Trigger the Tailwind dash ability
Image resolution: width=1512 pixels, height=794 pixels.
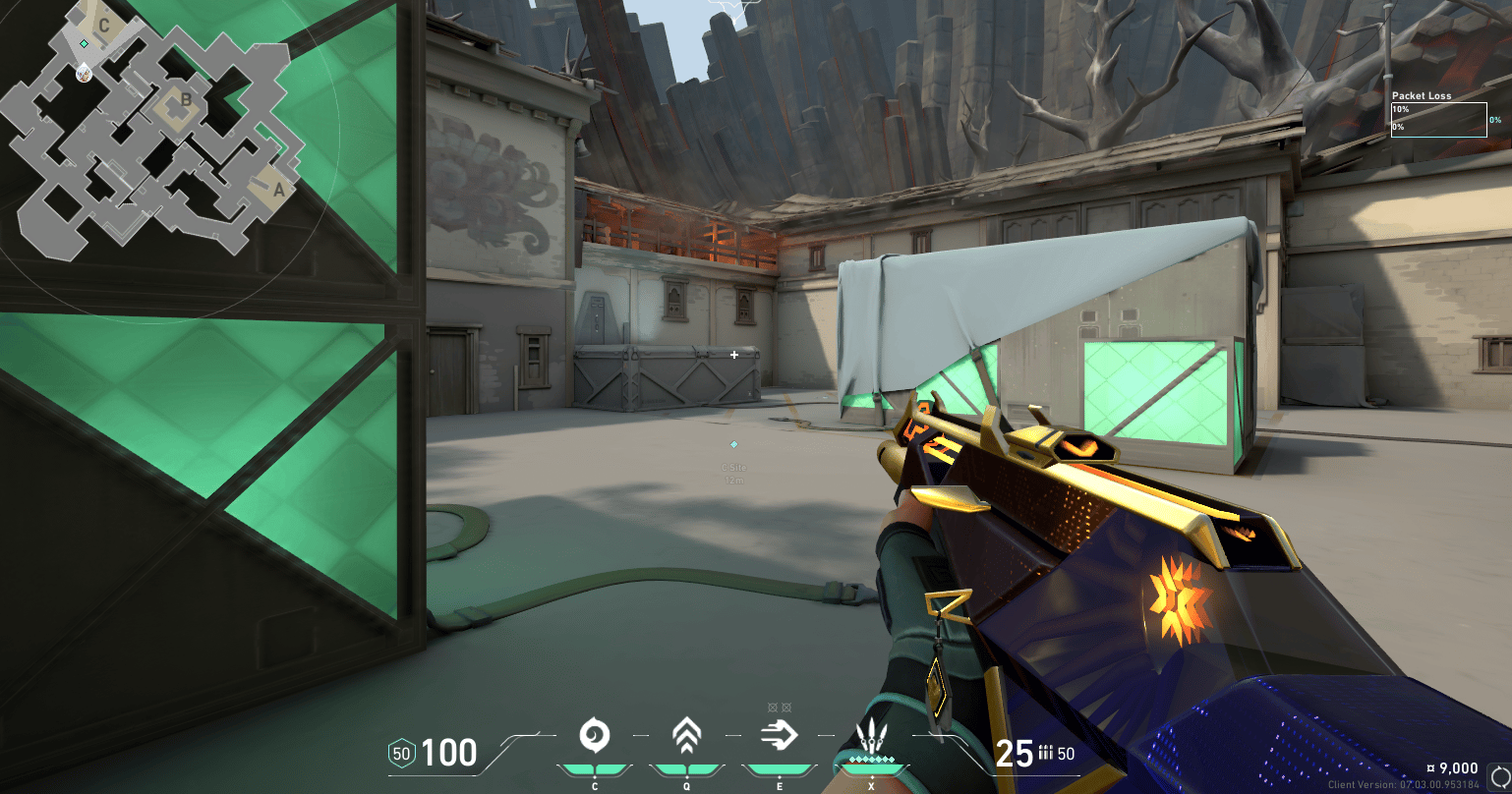point(779,735)
